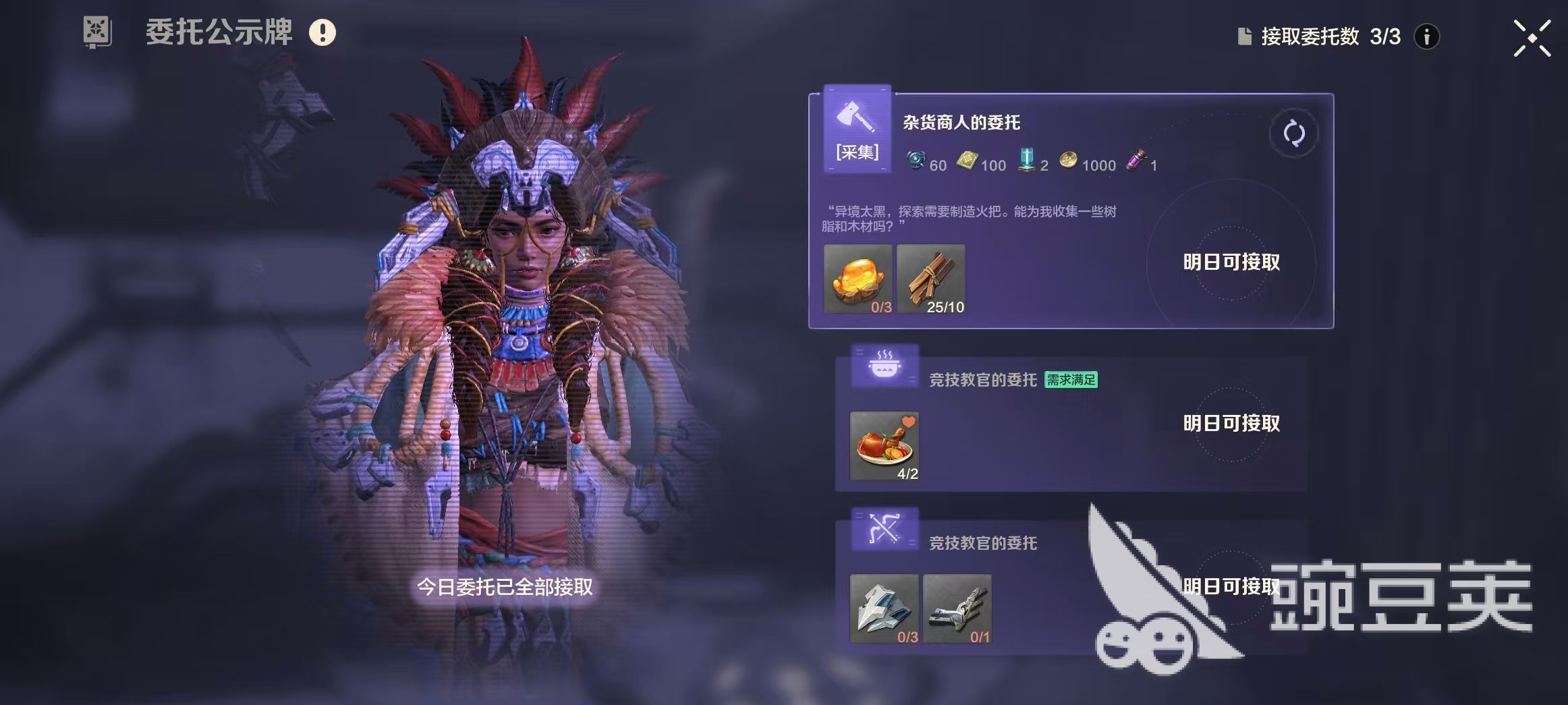1568x705 pixels.
Task: Click the 明日可接取 button on the gathering commission
Action: (1231, 262)
